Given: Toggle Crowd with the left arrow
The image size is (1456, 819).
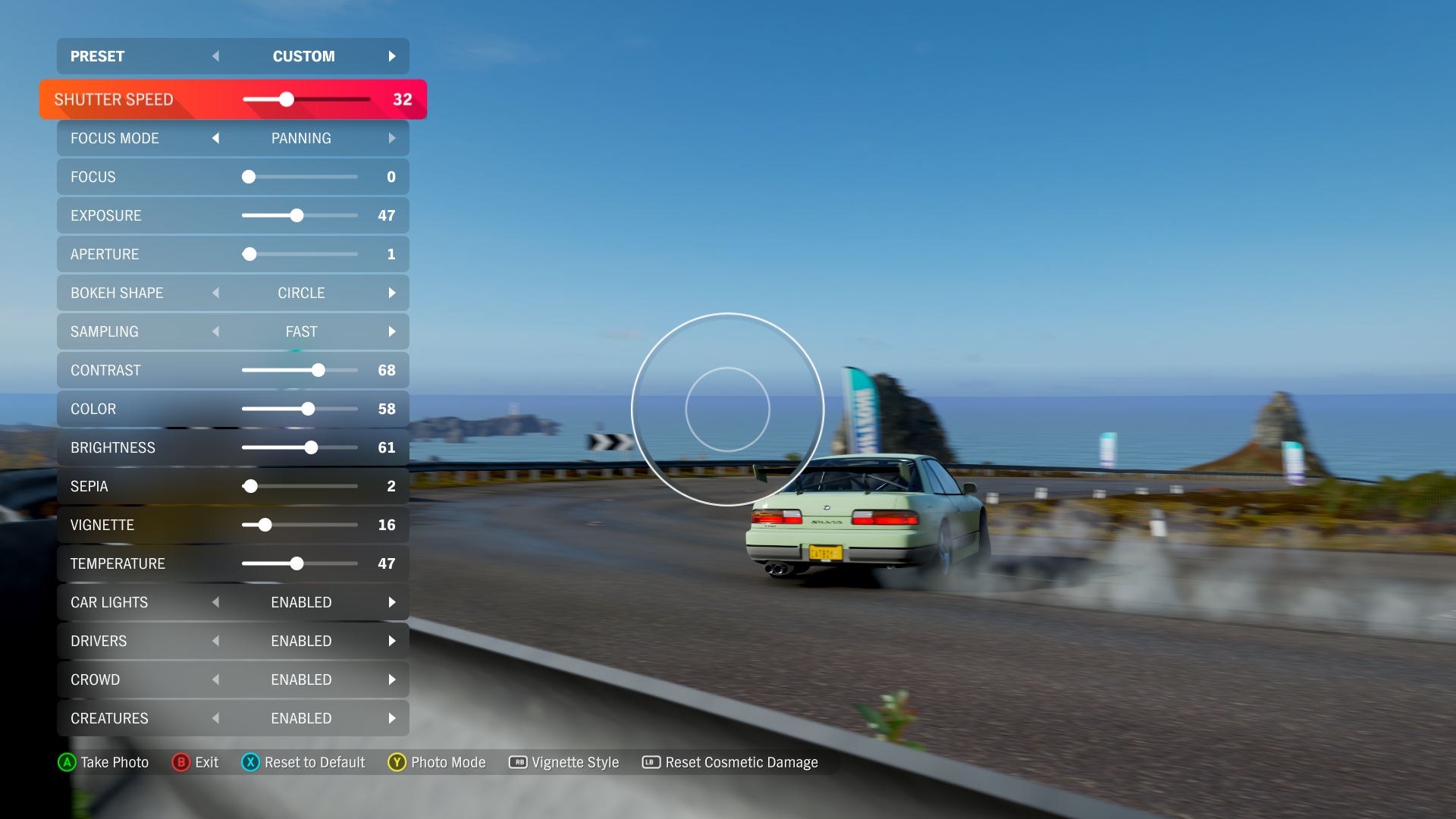Looking at the screenshot, I should point(216,679).
